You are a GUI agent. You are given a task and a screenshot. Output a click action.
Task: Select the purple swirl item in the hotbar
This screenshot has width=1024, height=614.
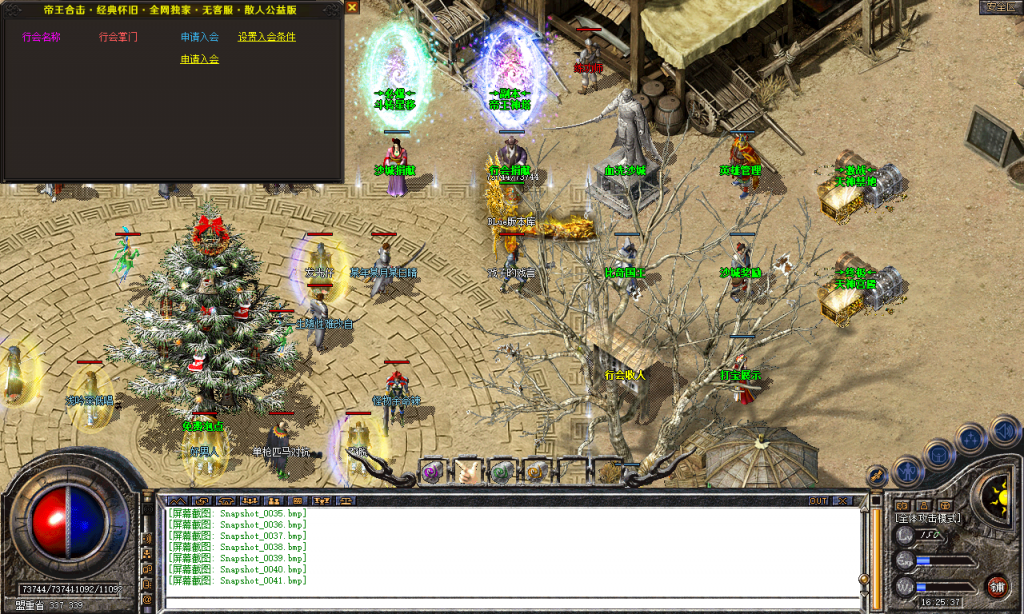[x=433, y=470]
